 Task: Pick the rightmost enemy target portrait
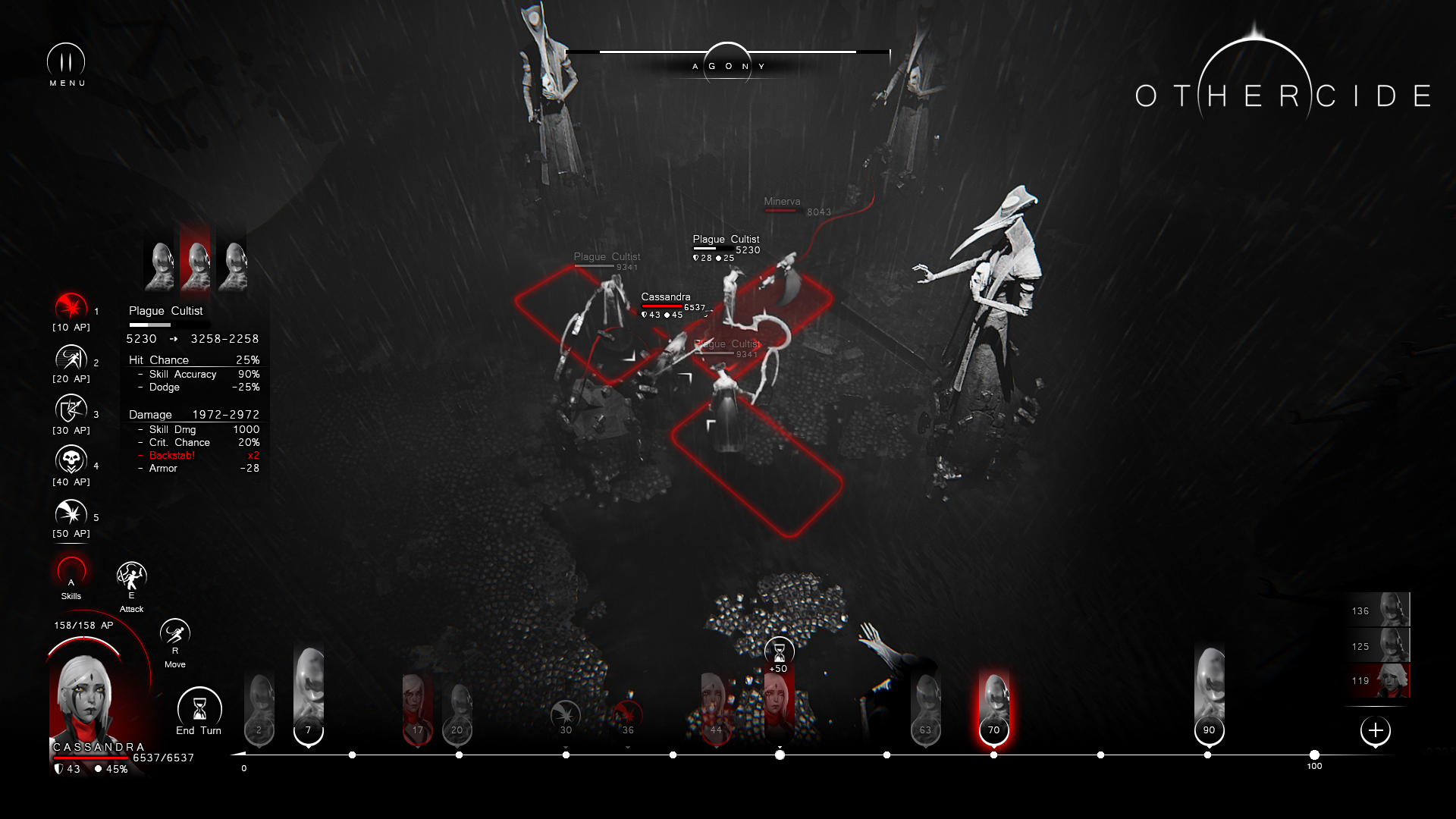(232, 265)
